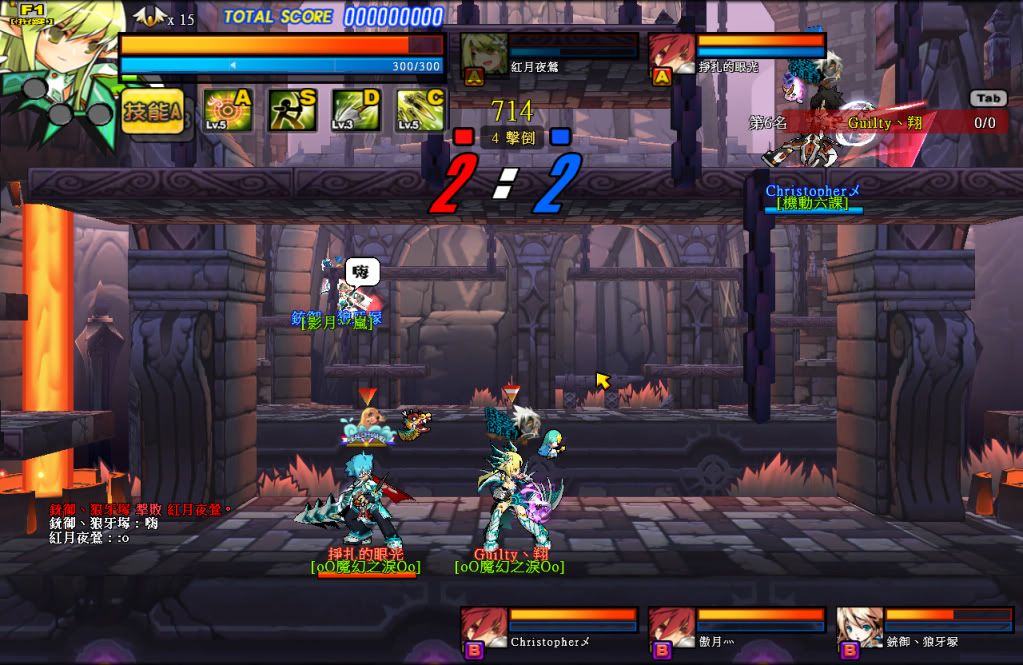Image resolution: width=1023 pixels, height=665 pixels.
Task: Choose enemy Christopherメ's portrait
Action: pyautogui.click(x=484, y=631)
